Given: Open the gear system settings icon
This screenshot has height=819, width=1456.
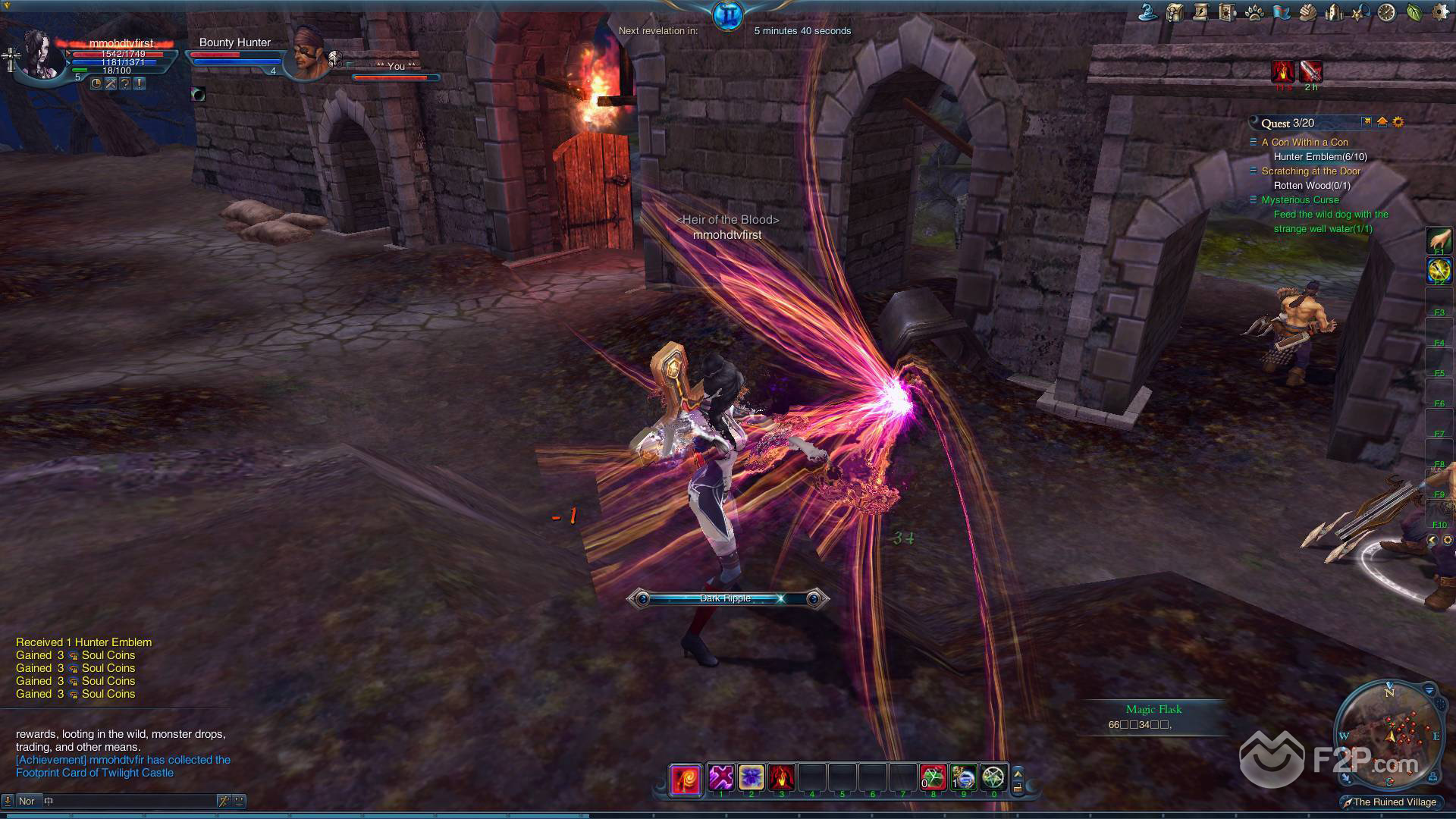Looking at the screenshot, I should (1439, 12).
